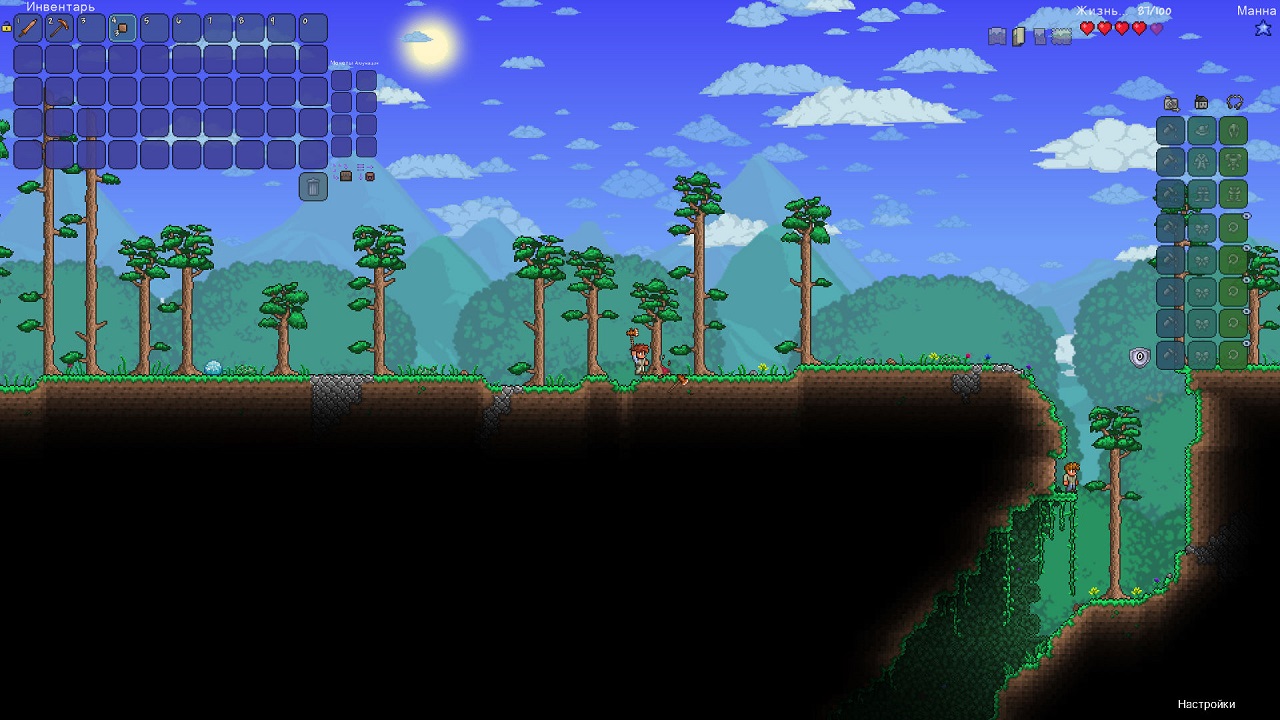Select the copper shortsword hotbar slot
Image resolution: width=1280 pixels, height=720 pixels.
[x=28, y=28]
